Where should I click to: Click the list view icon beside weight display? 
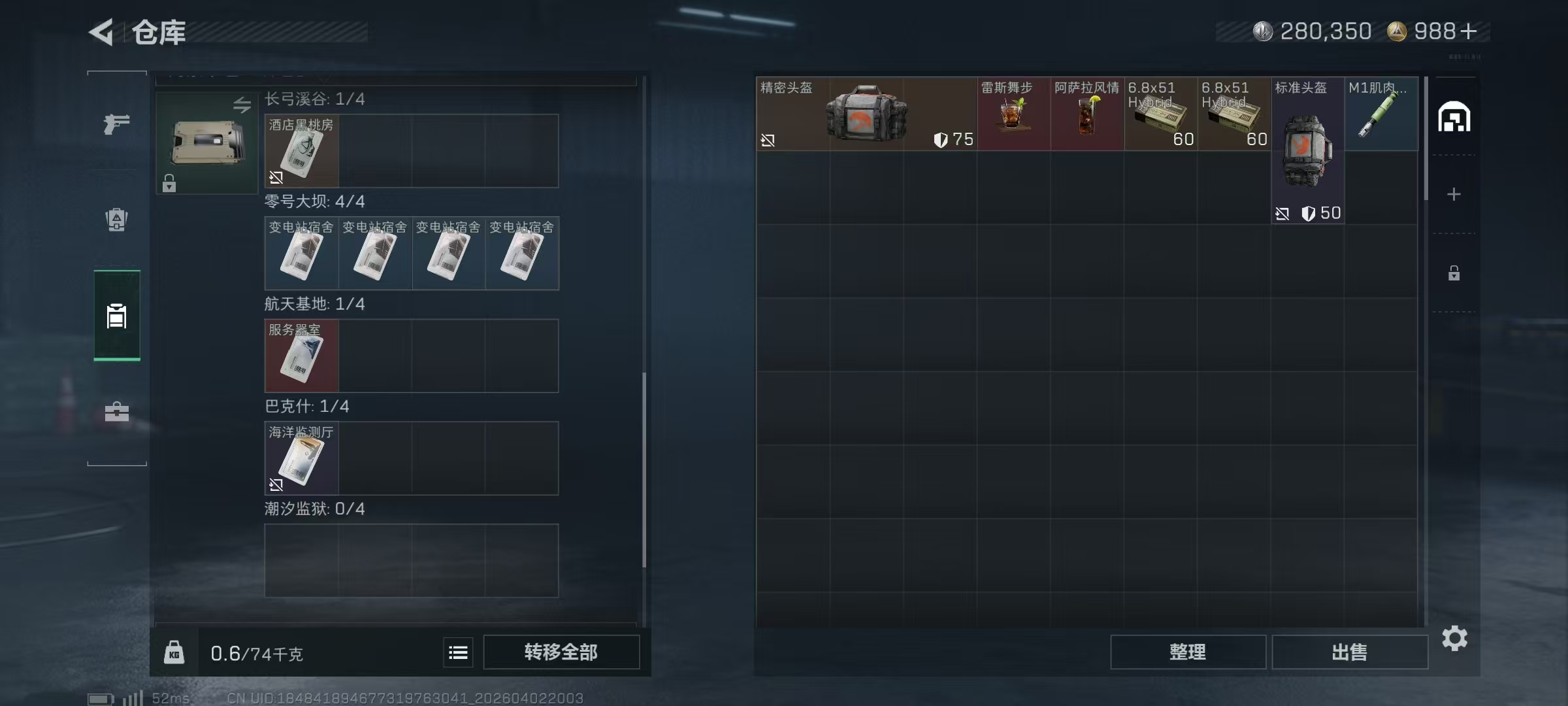[x=458, y=652]
